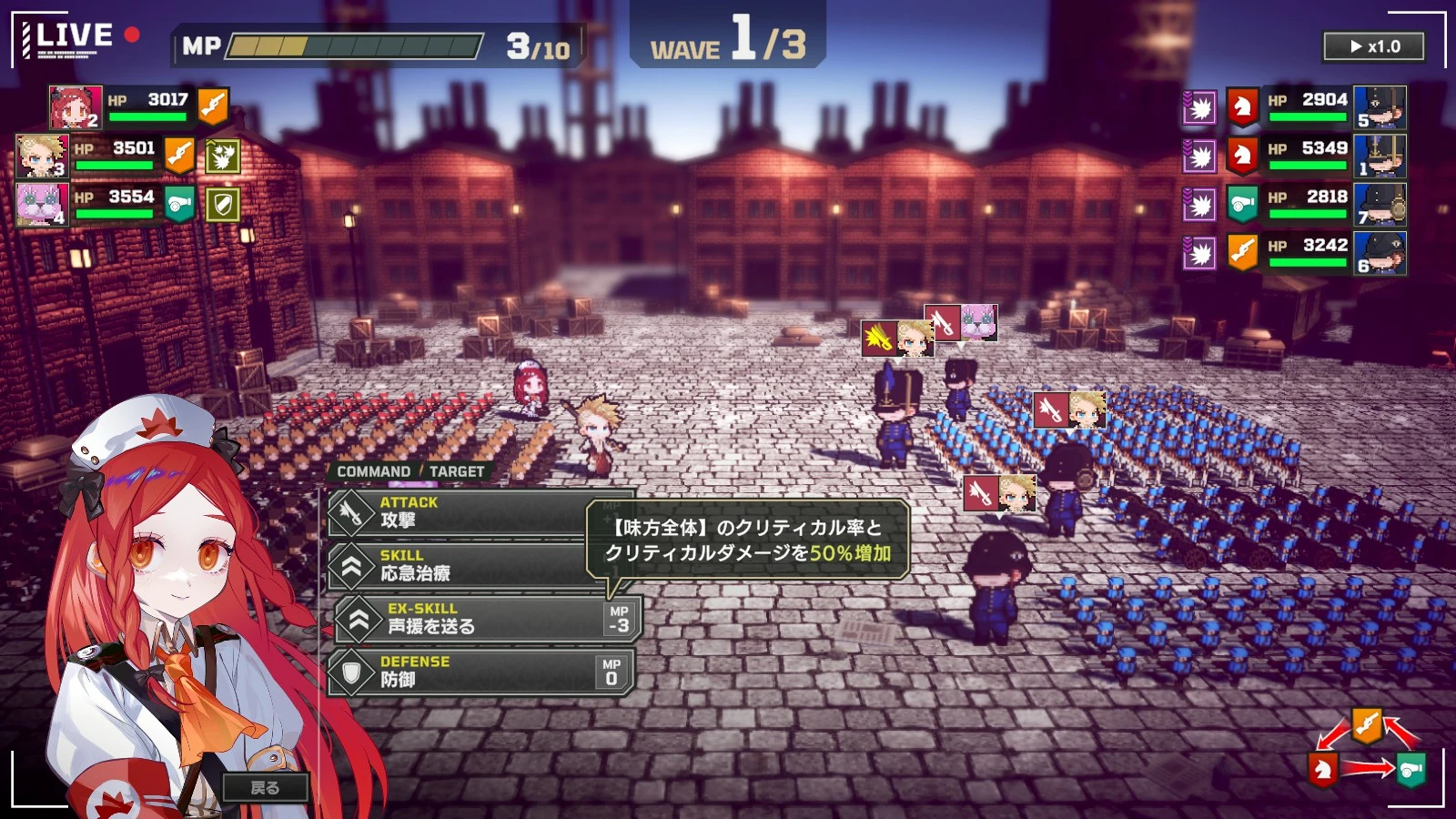The height and width of the screenshot is (819, 1456).
Task: Toggle the x1.0 battle speed button
Action: point(1374,46)
